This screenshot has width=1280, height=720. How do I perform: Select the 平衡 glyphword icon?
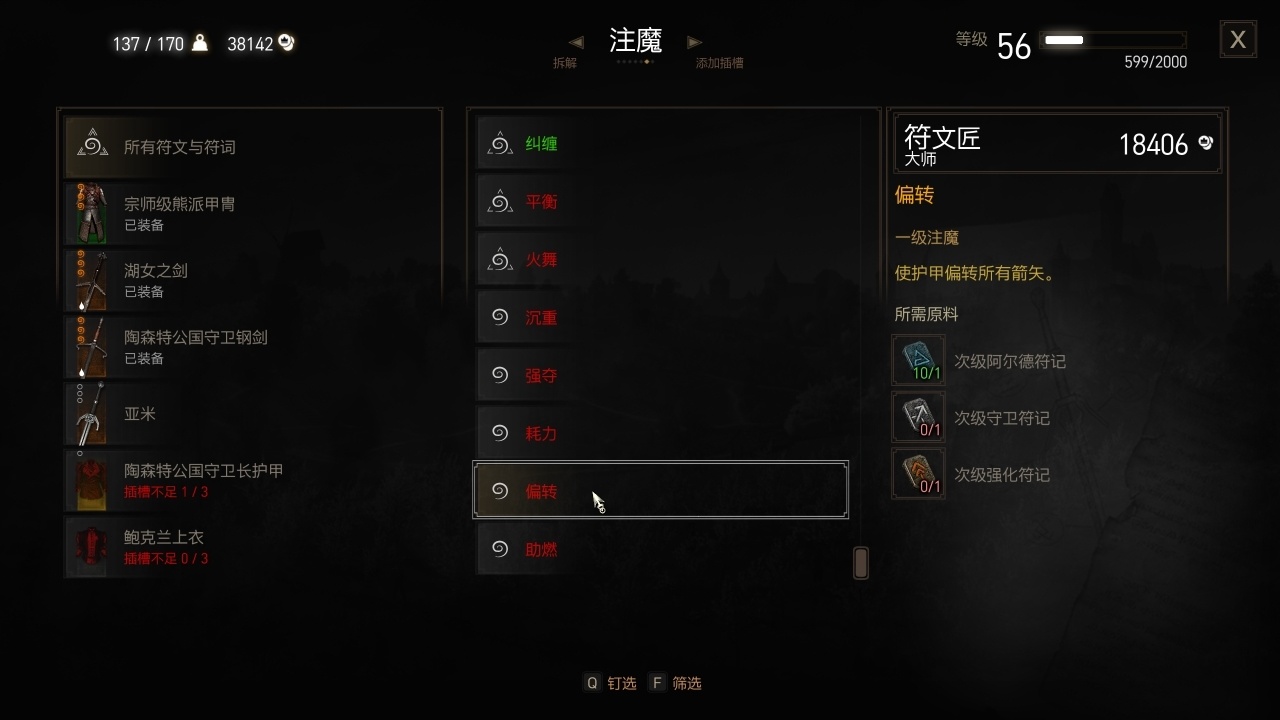click(x=499, y=200)
